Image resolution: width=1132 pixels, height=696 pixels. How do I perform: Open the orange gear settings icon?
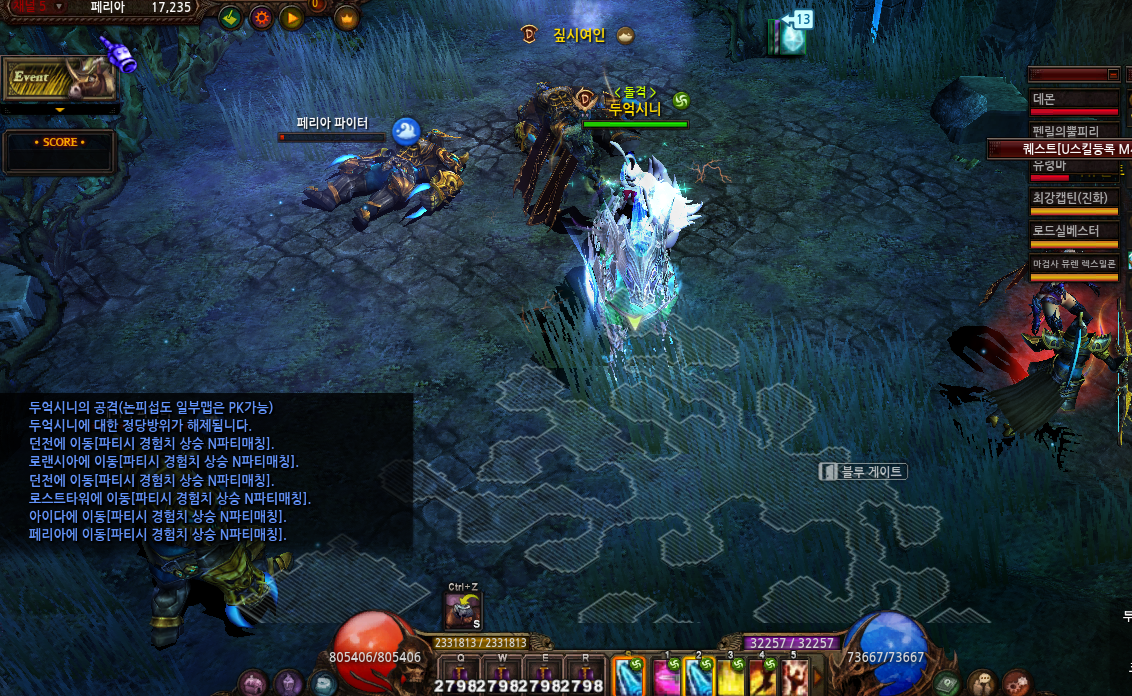coord(261,17)
